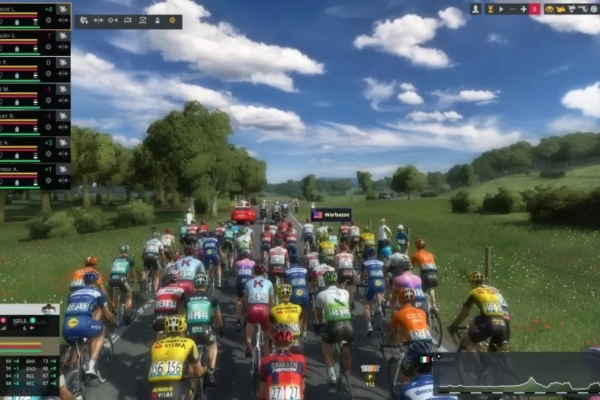
Task: Pause the race with the red button
Action: (535, 9)
